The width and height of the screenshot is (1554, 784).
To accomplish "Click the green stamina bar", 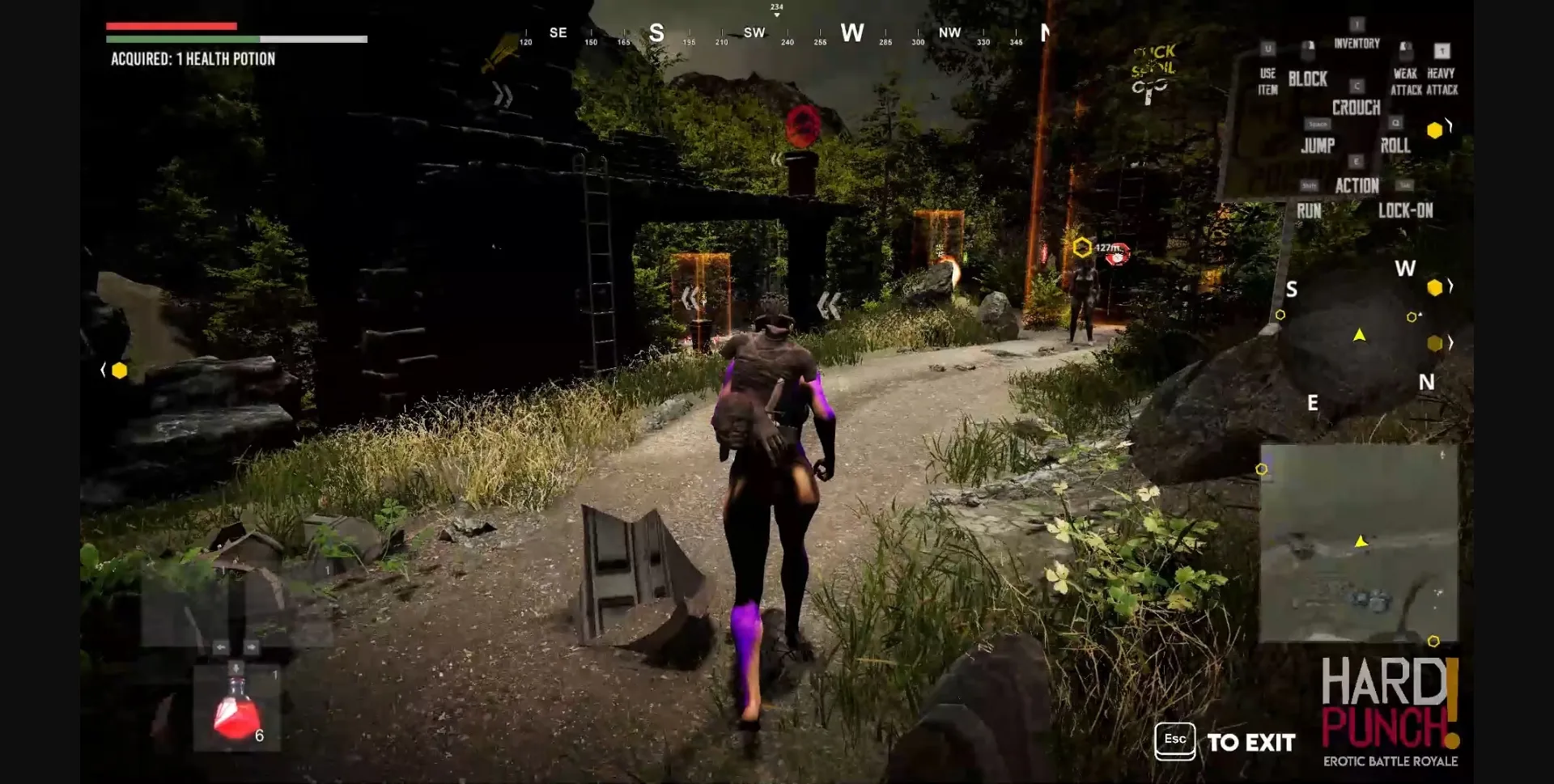I will click(182, 38).
